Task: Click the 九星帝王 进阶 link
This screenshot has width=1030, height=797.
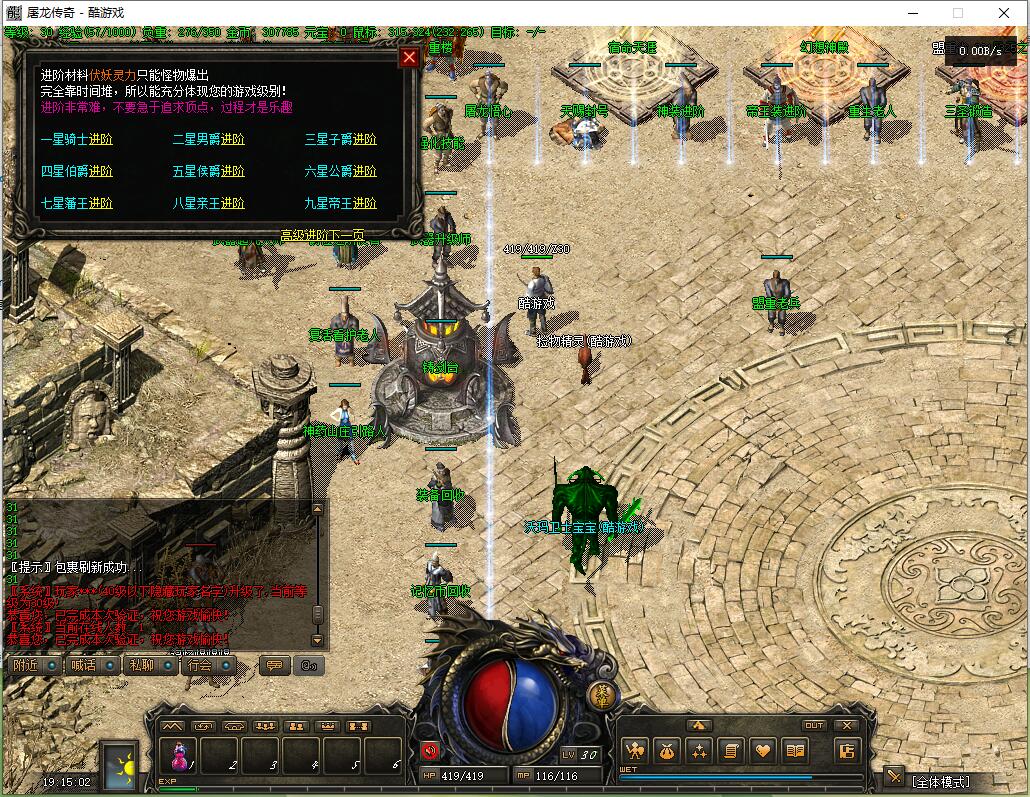Action: point(341,204)
